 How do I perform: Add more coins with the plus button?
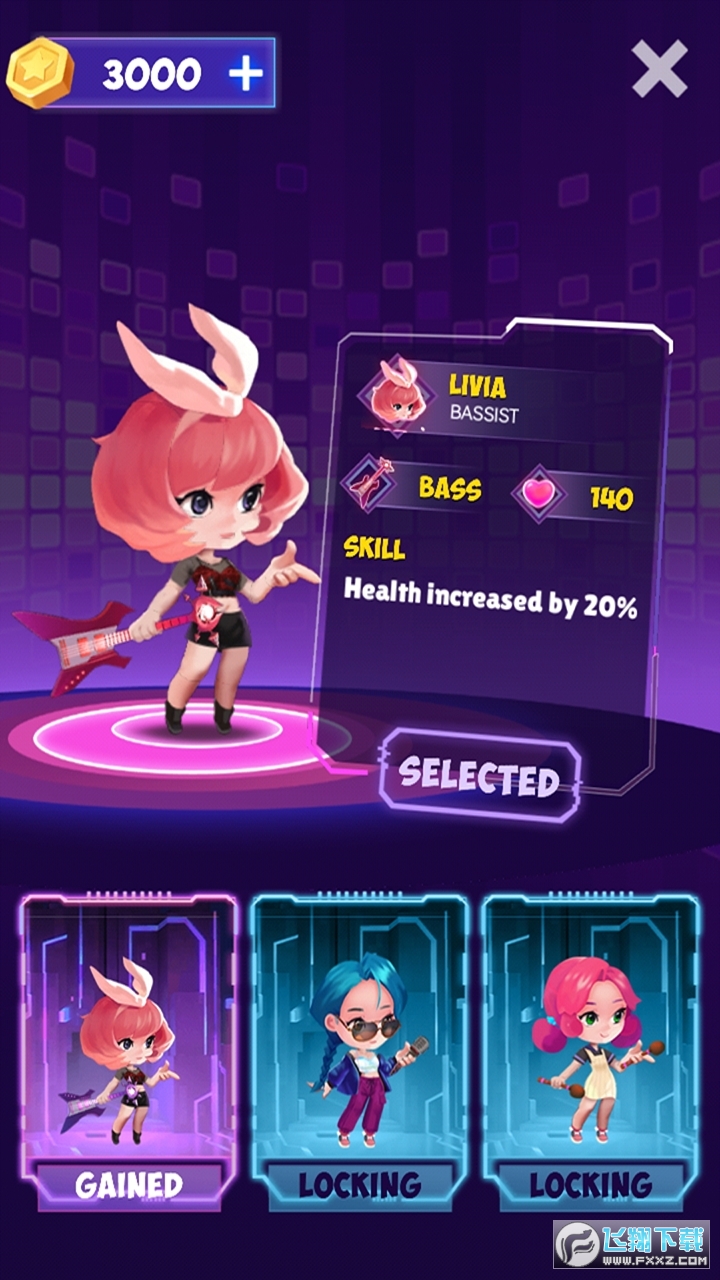(245, 73)
